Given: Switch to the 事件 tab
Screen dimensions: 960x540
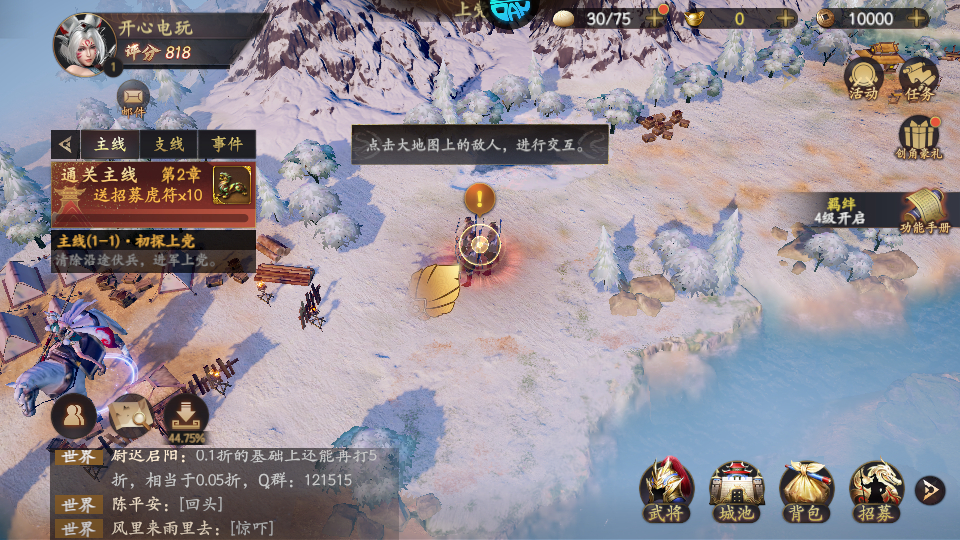Looking at the screenshot, I should pyautogui.click(x=226, y=144).
